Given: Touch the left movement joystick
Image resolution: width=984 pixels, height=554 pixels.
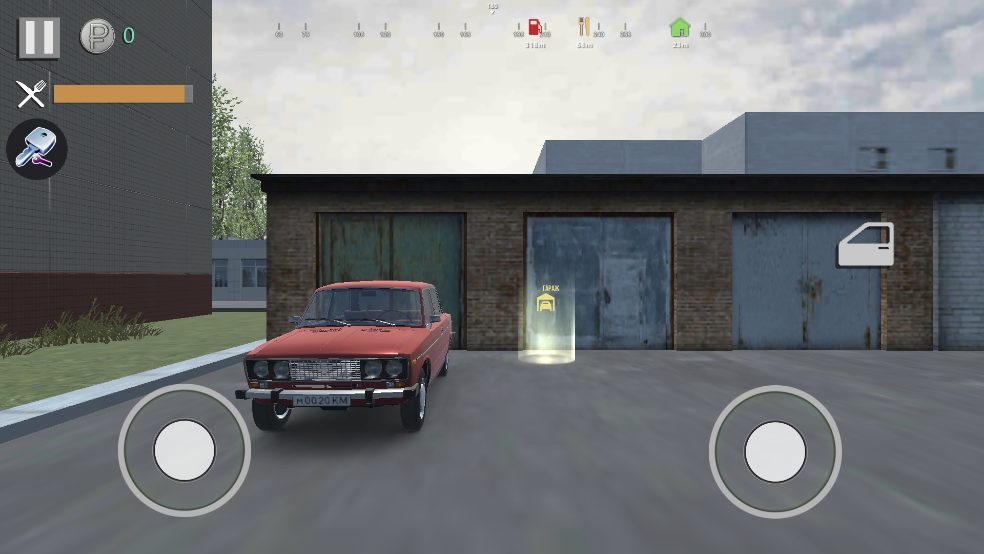Looking at the screenshot, I should 184,450.
